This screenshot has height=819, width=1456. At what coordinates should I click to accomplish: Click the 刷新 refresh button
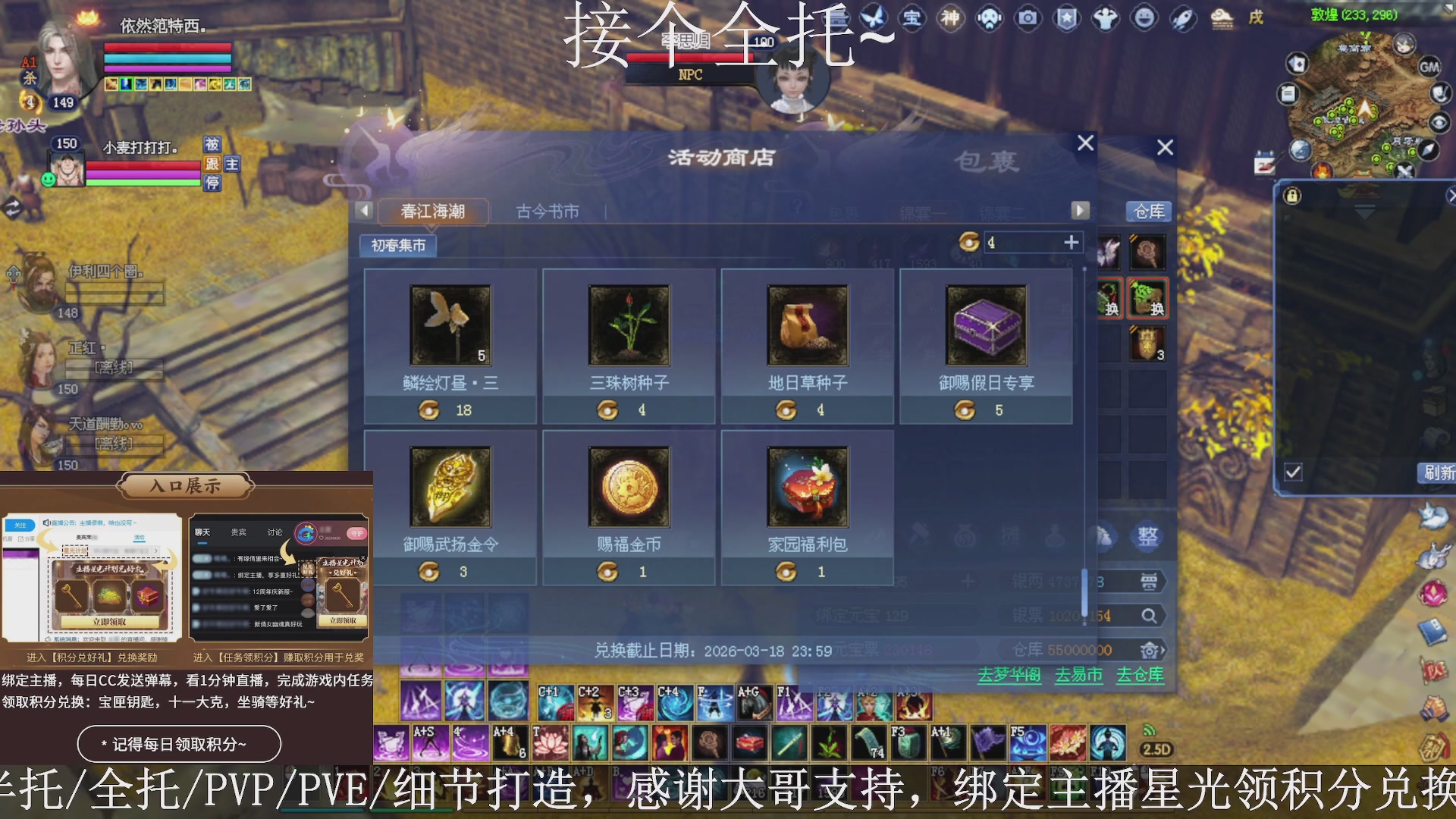click(1440, 472)
